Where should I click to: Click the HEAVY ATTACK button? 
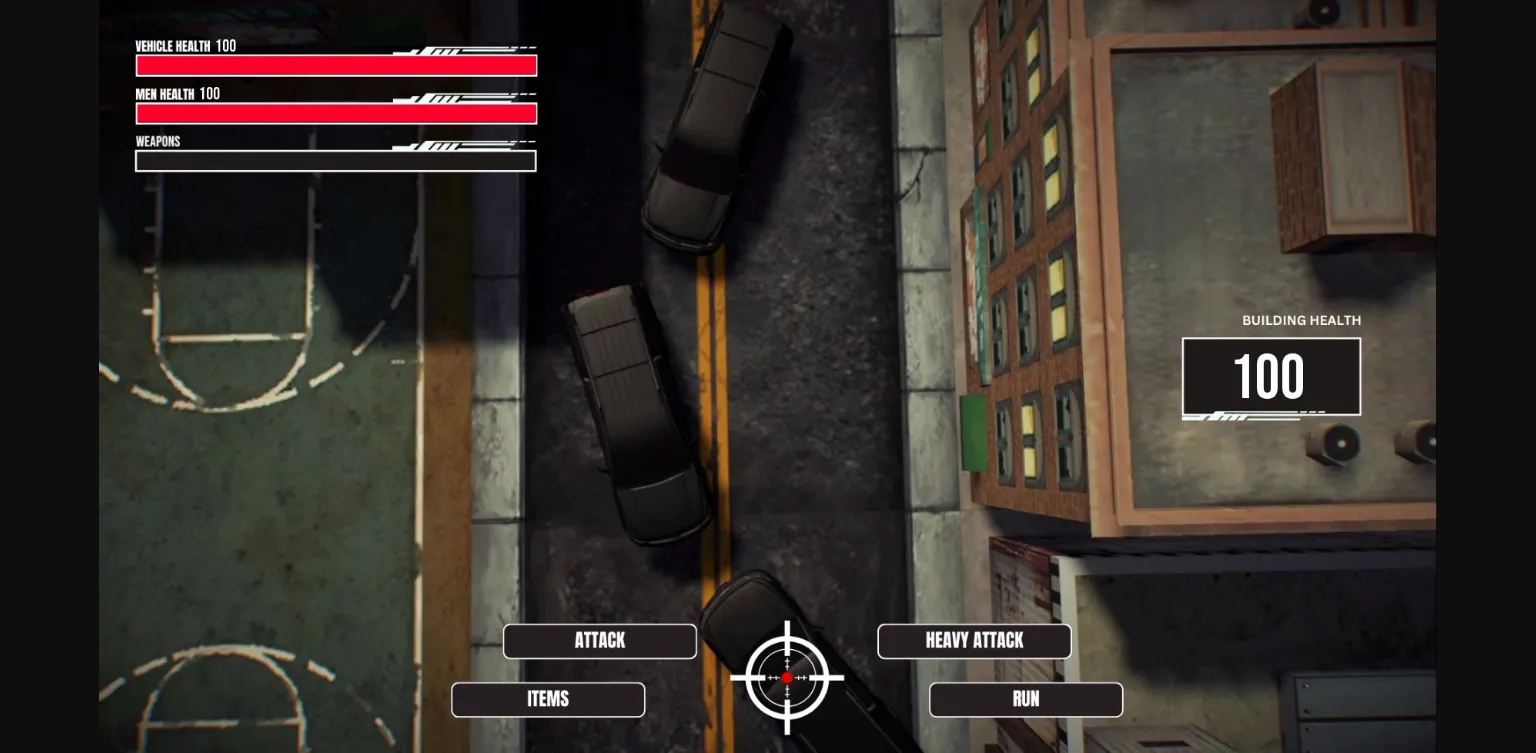coord(973,641)
